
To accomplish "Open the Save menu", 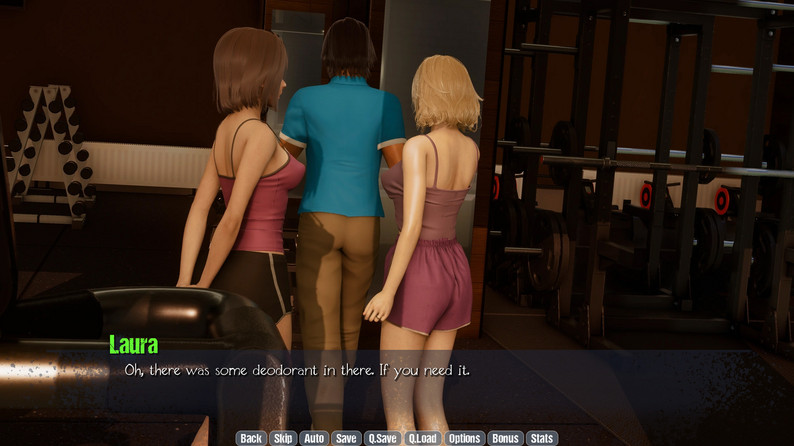I will (346, 438).
